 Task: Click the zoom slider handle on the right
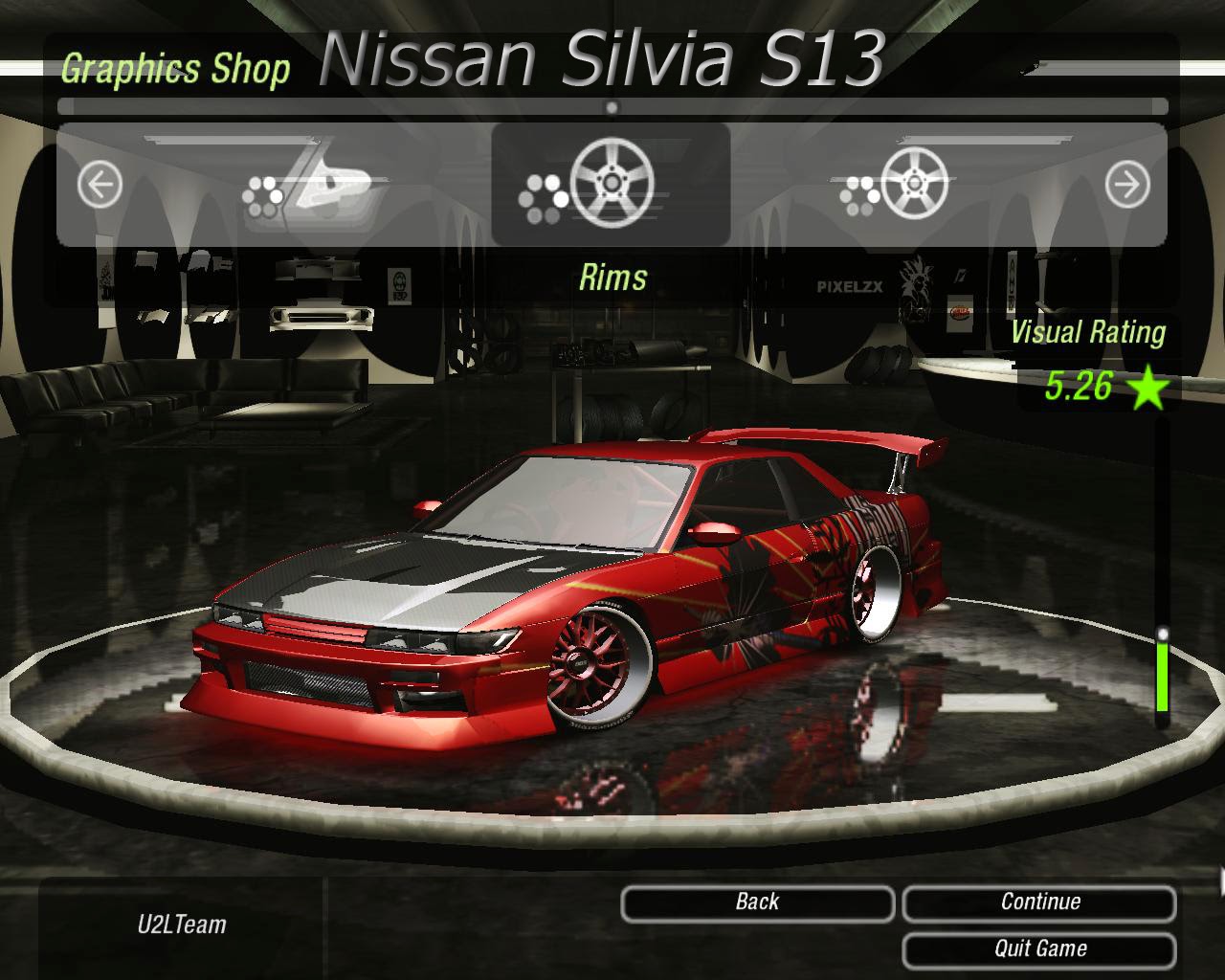1164,632
